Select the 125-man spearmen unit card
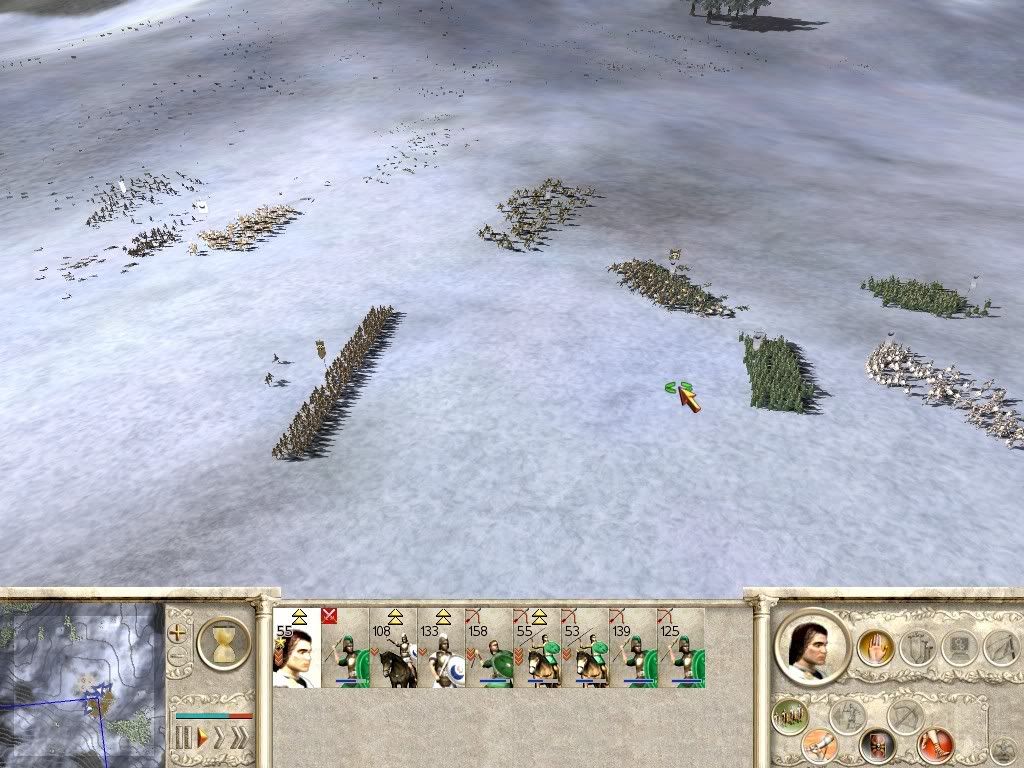Viewport: 1024px width, 768px height. tap(681, 649)
